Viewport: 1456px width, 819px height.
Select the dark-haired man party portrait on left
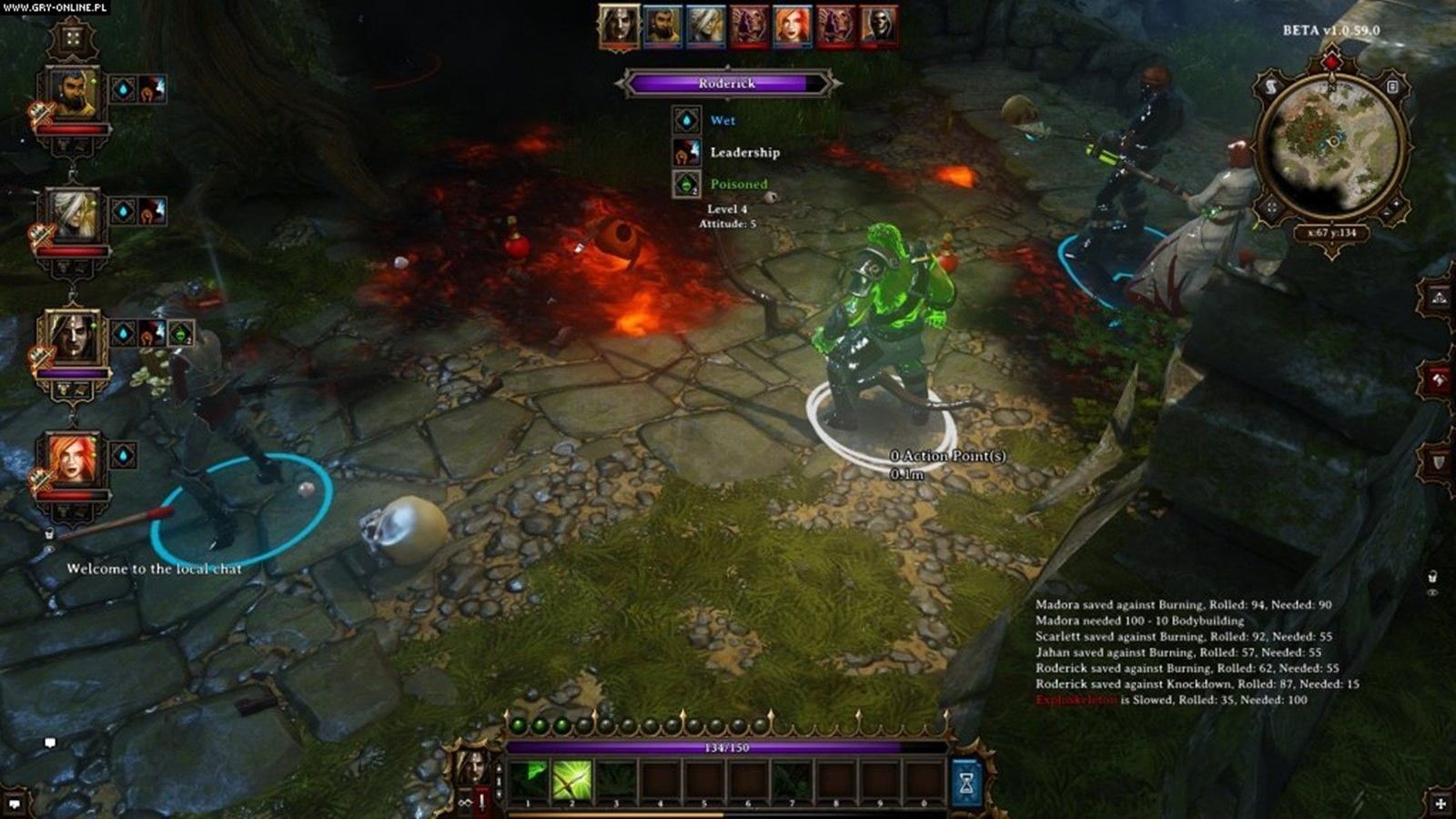click(x=72, y=337)
